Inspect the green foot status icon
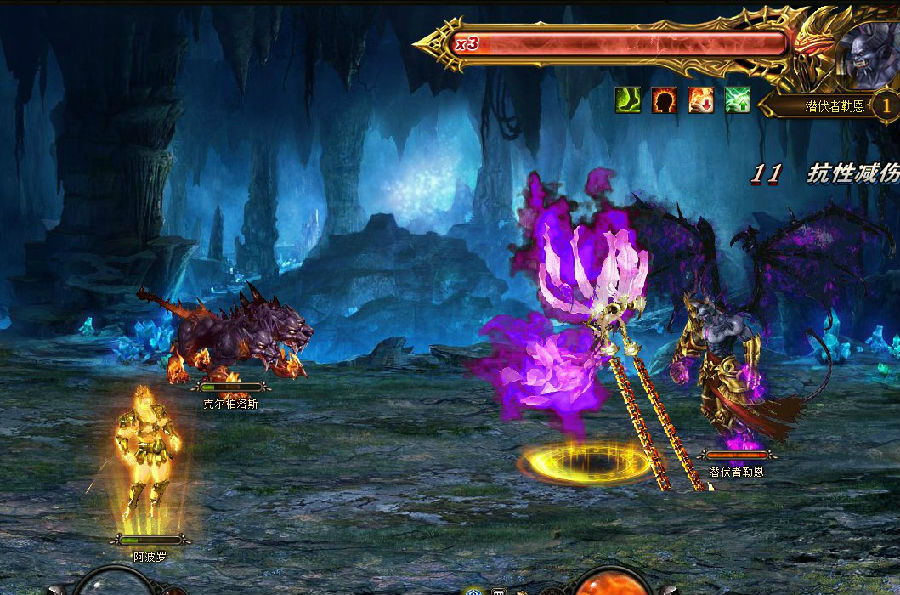The image size is (900, 595). (x=627, y=100)
